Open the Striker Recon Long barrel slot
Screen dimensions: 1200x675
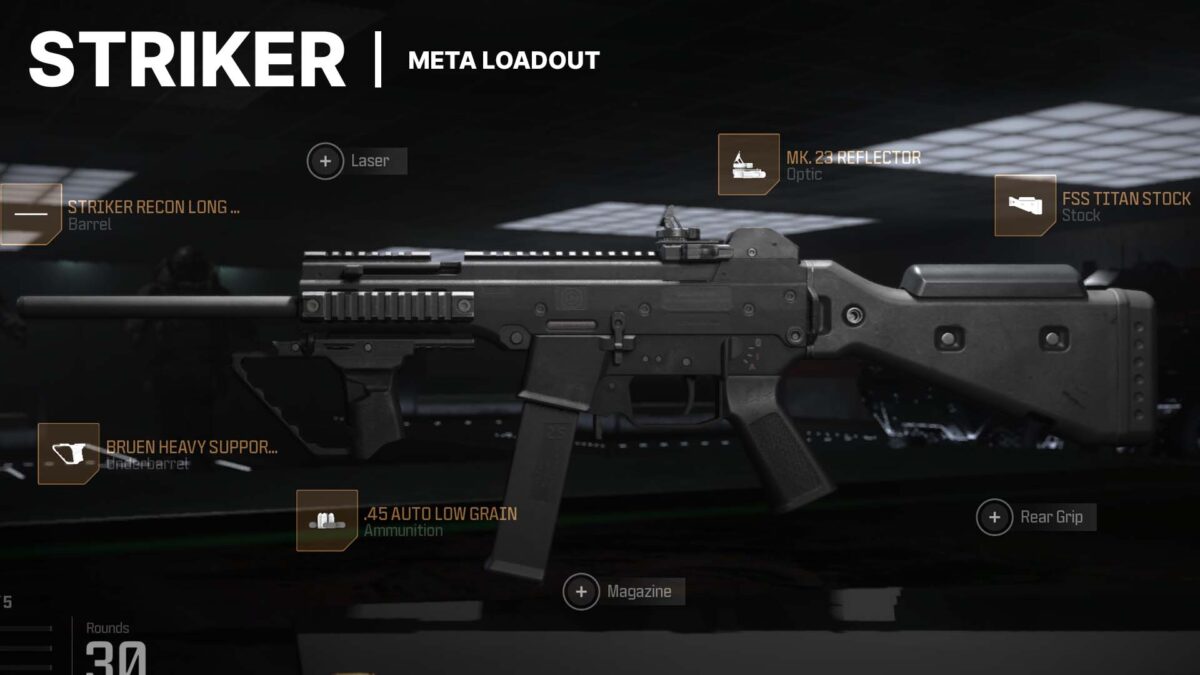tap(31, 215)
